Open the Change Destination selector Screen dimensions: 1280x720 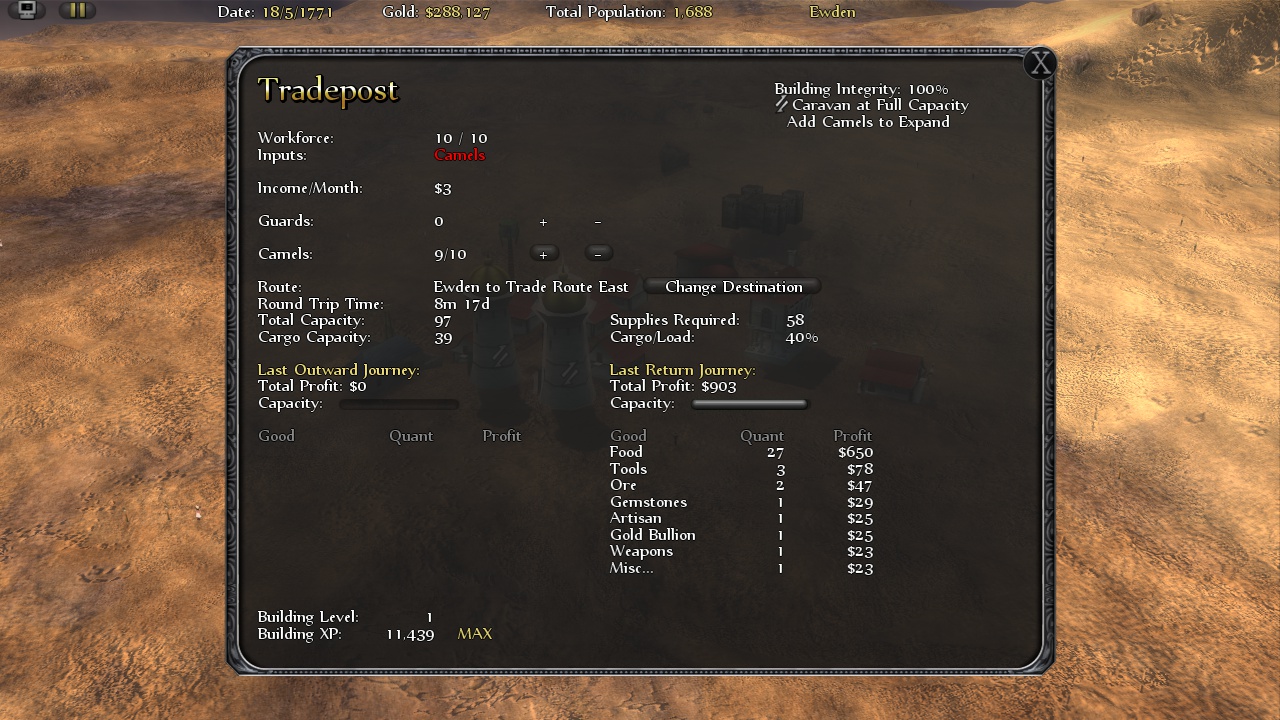[733, 287]
